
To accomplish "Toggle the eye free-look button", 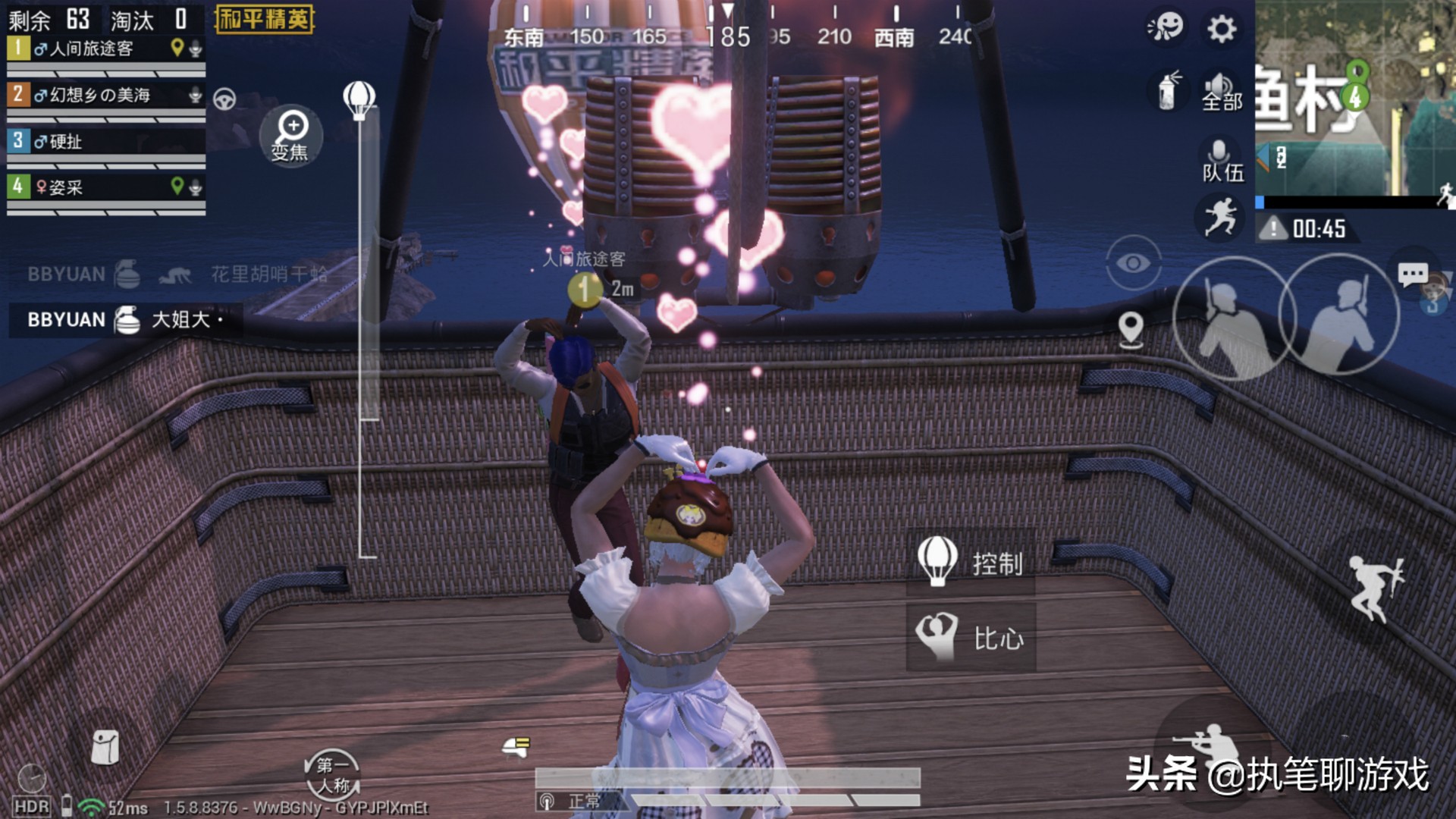I will 1133,263.
